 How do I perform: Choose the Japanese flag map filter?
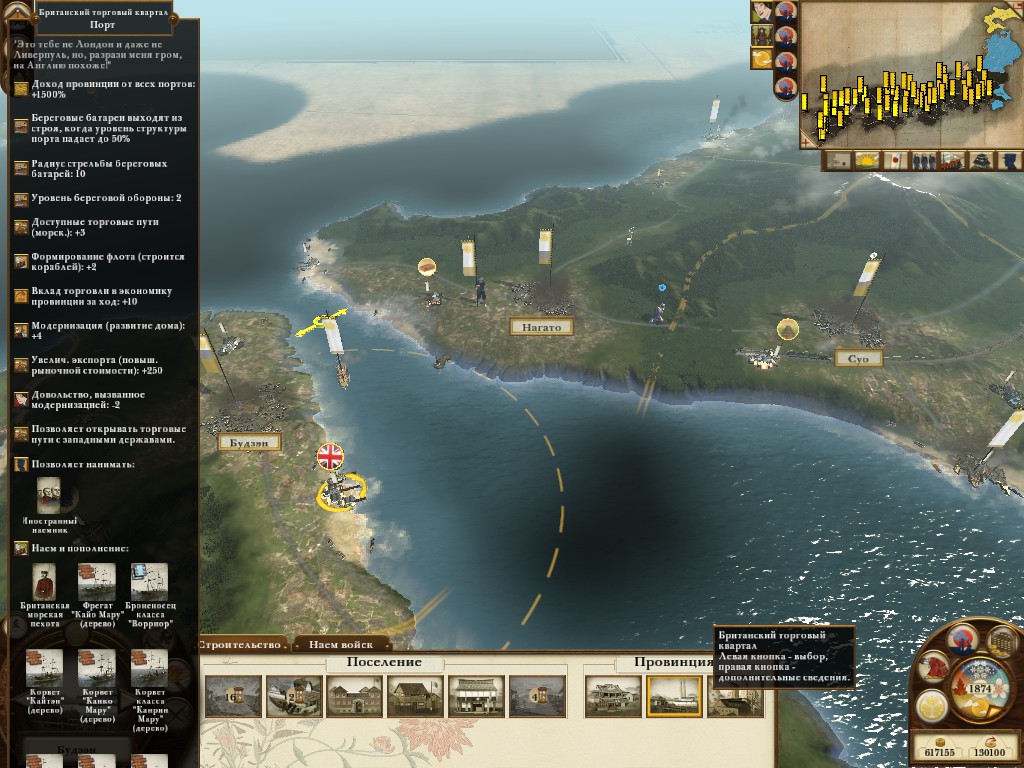[896, 160]
